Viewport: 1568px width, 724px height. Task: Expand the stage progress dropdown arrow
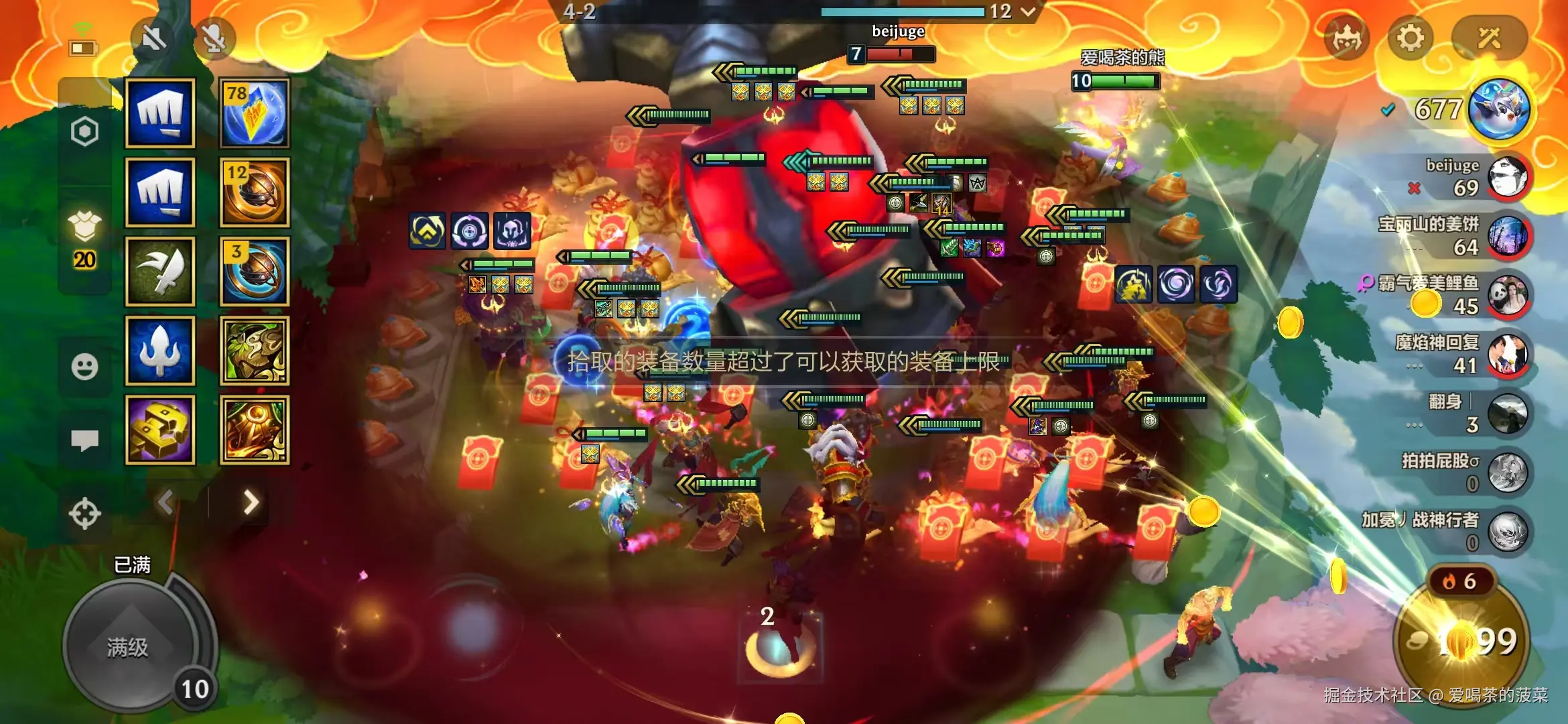(1029, 11)
